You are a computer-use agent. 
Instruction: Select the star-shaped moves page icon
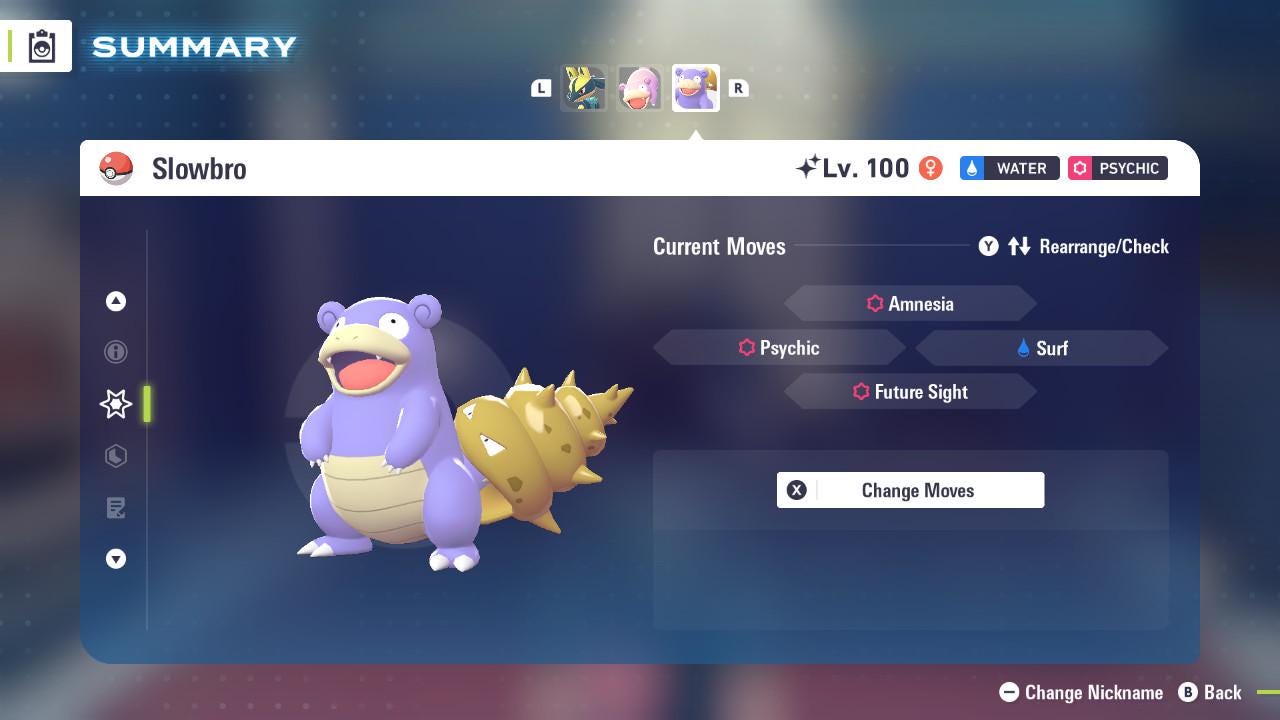coord(116,404)
